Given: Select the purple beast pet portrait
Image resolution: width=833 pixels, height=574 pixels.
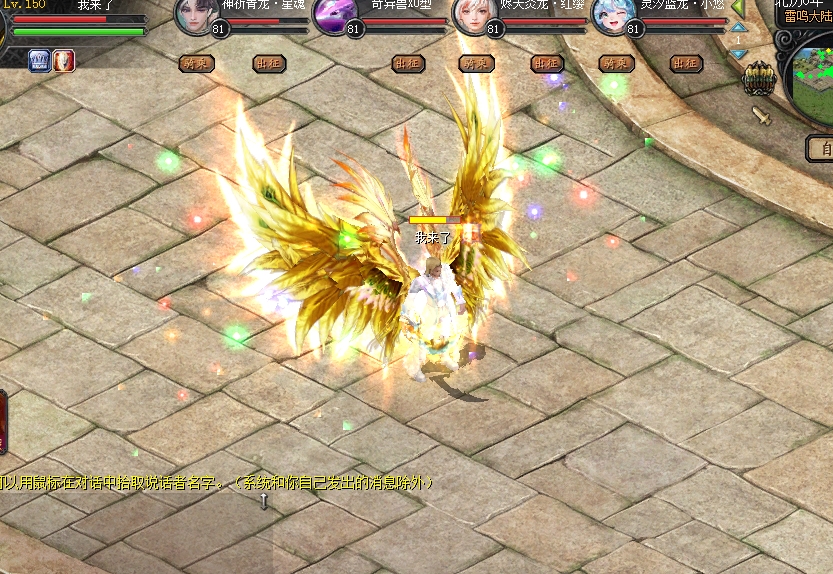Looking at the screenshot, I should (x=336, y=14).
